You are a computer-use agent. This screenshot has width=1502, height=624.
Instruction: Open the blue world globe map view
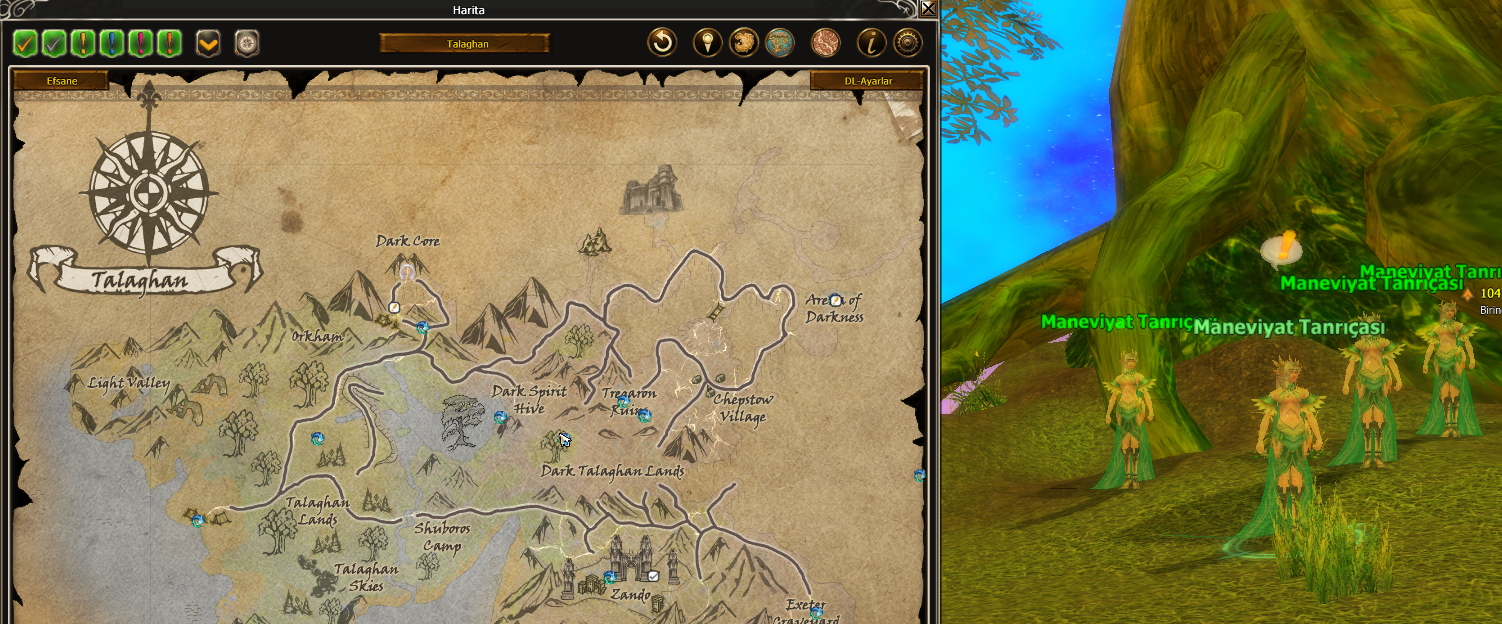(779, 42)
